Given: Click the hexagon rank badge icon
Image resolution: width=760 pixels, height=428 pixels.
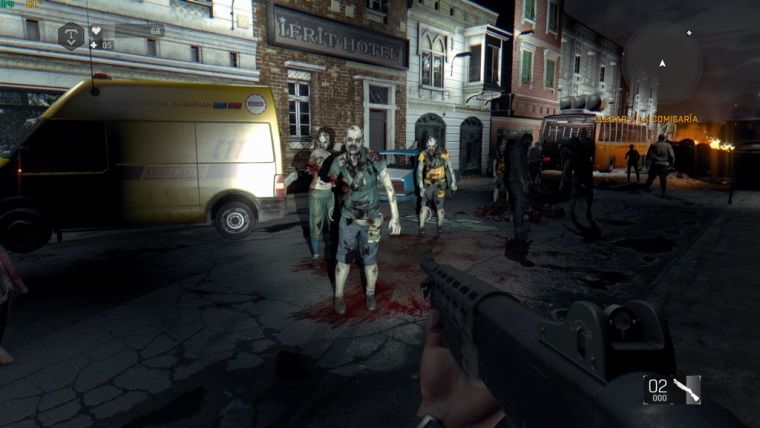Looking at the screenshot, I should click(x=71, y=36).
